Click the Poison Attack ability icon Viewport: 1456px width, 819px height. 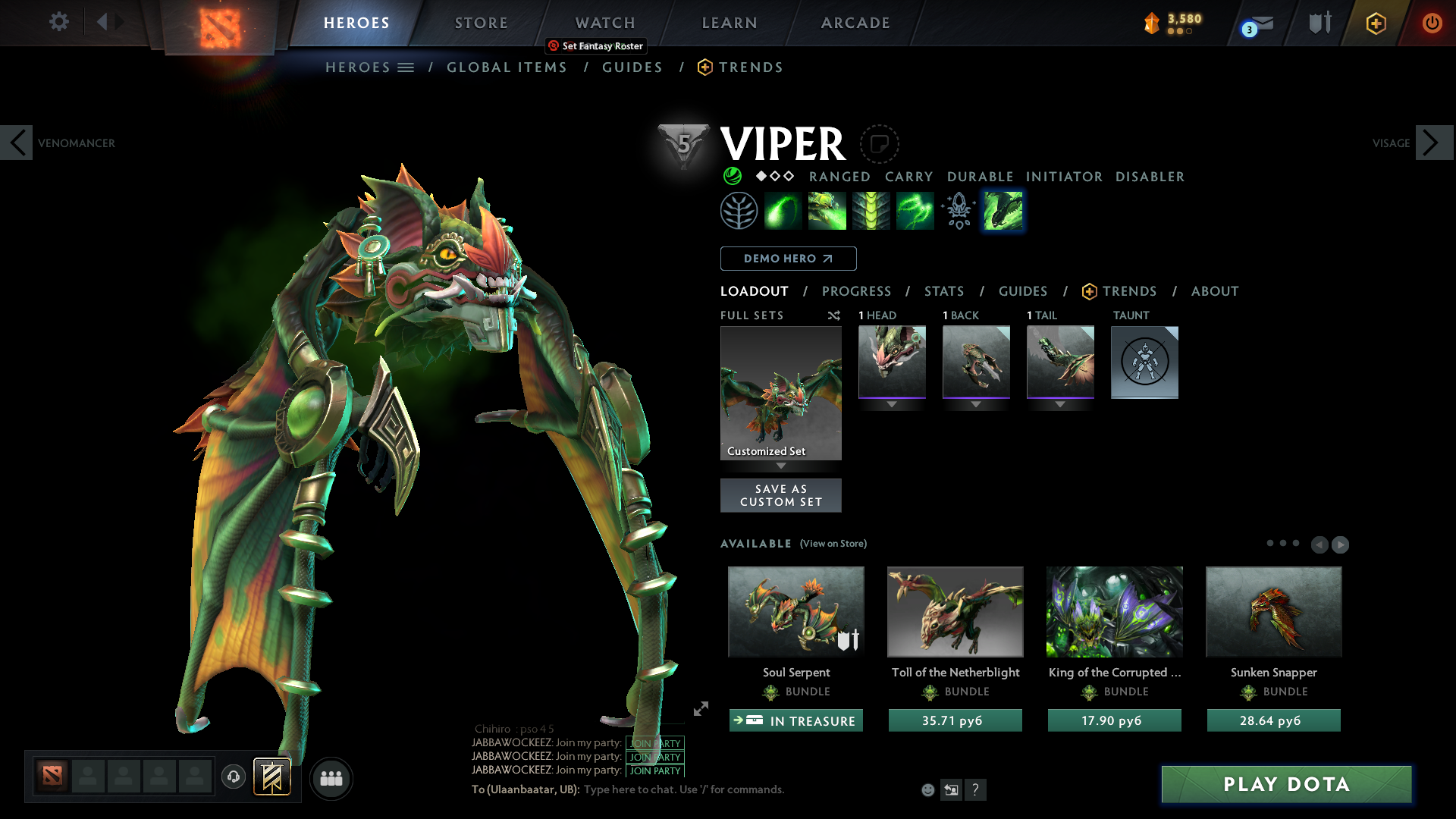tap(783, 210)
